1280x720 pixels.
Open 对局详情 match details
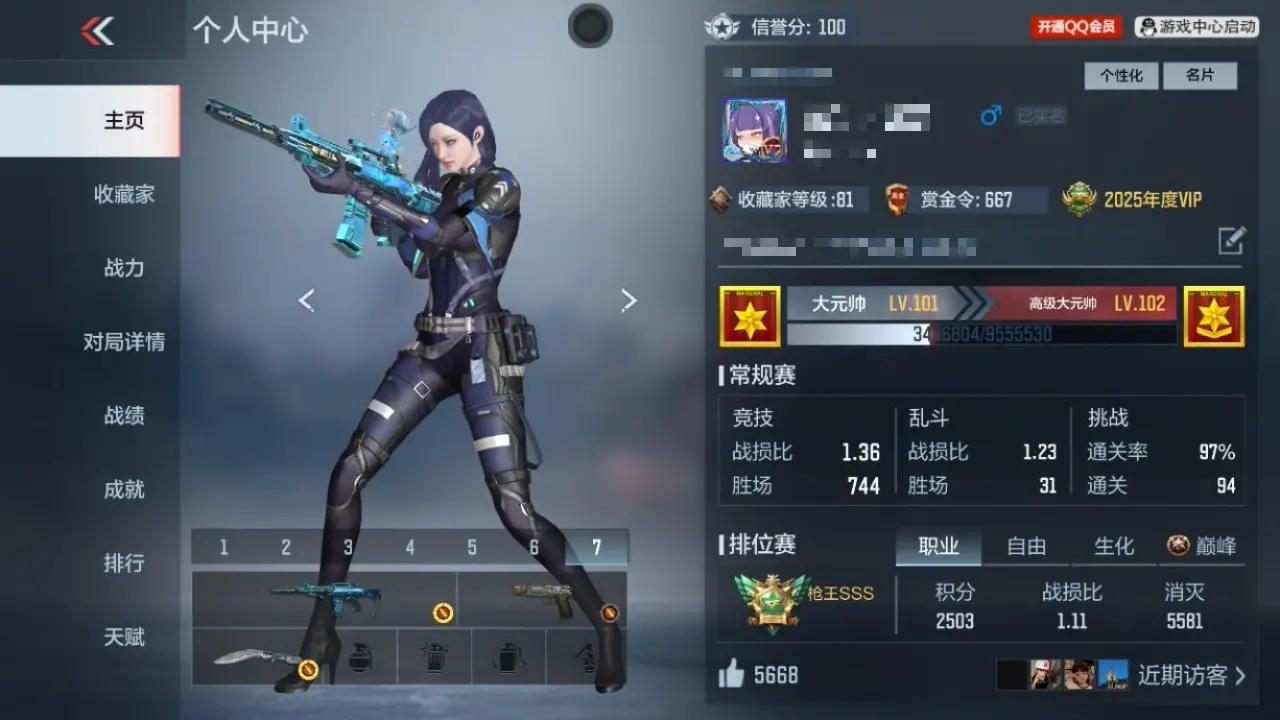[x=124, y=342]
